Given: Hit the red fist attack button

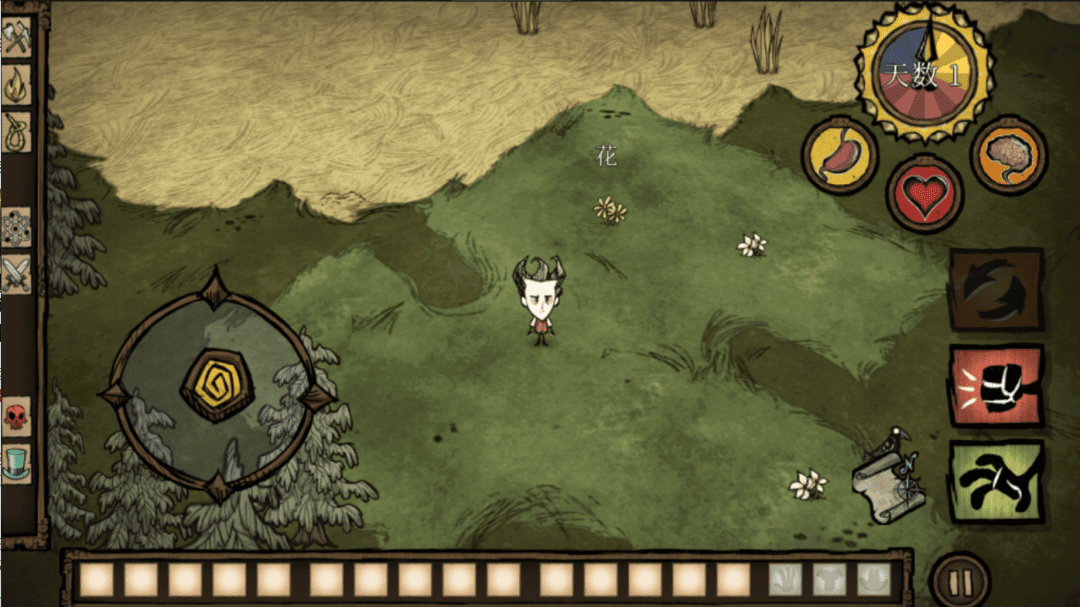Looking at the screenshot, I should (996, 386).
